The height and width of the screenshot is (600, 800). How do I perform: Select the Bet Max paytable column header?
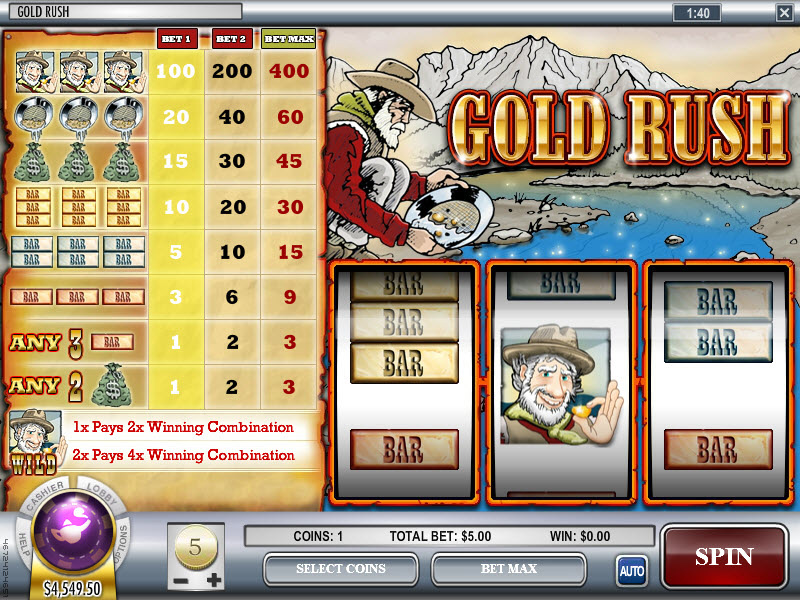coord(288,39)
